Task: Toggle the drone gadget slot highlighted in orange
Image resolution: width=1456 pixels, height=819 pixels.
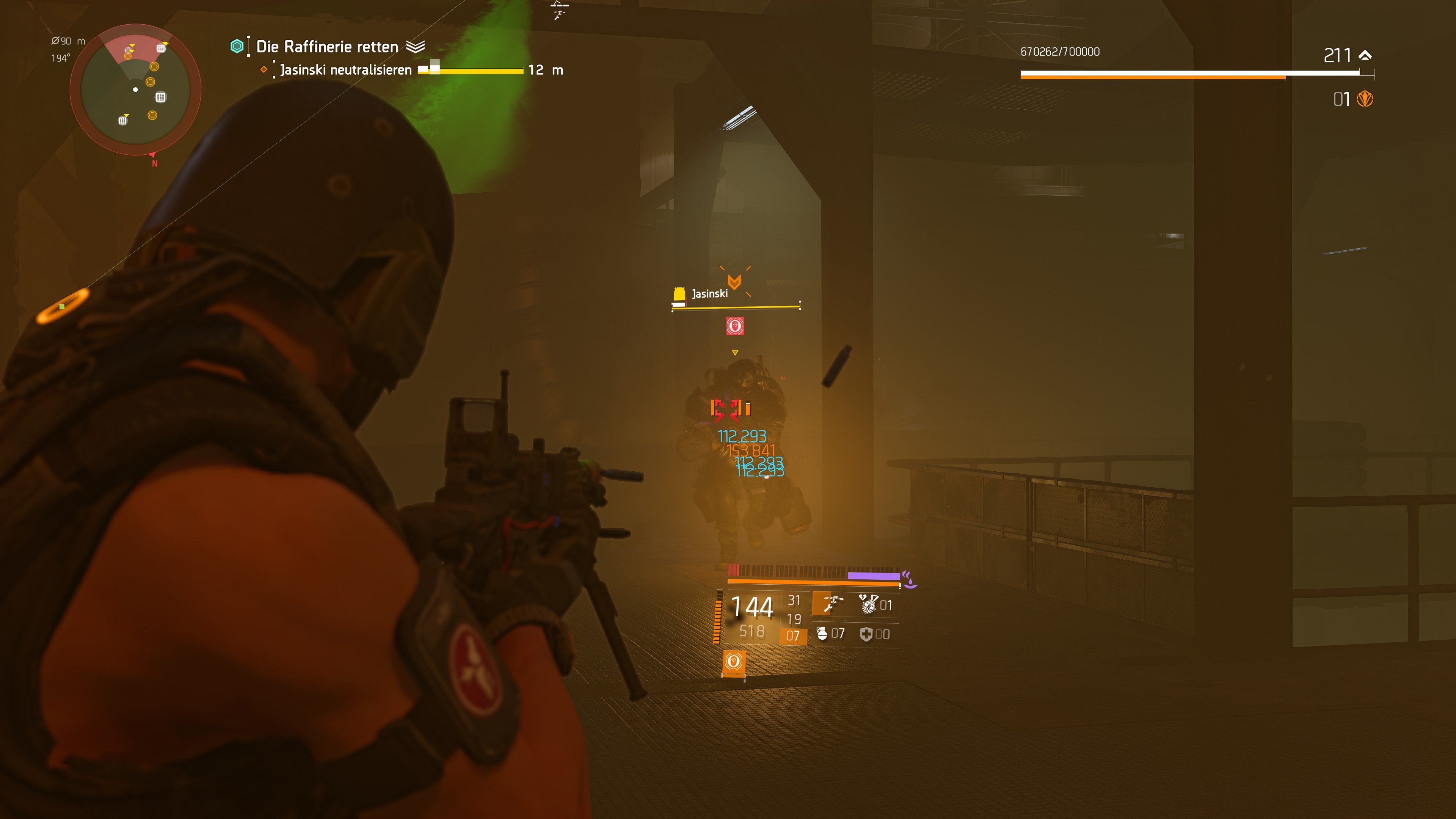Action: [x=821, y=604]
